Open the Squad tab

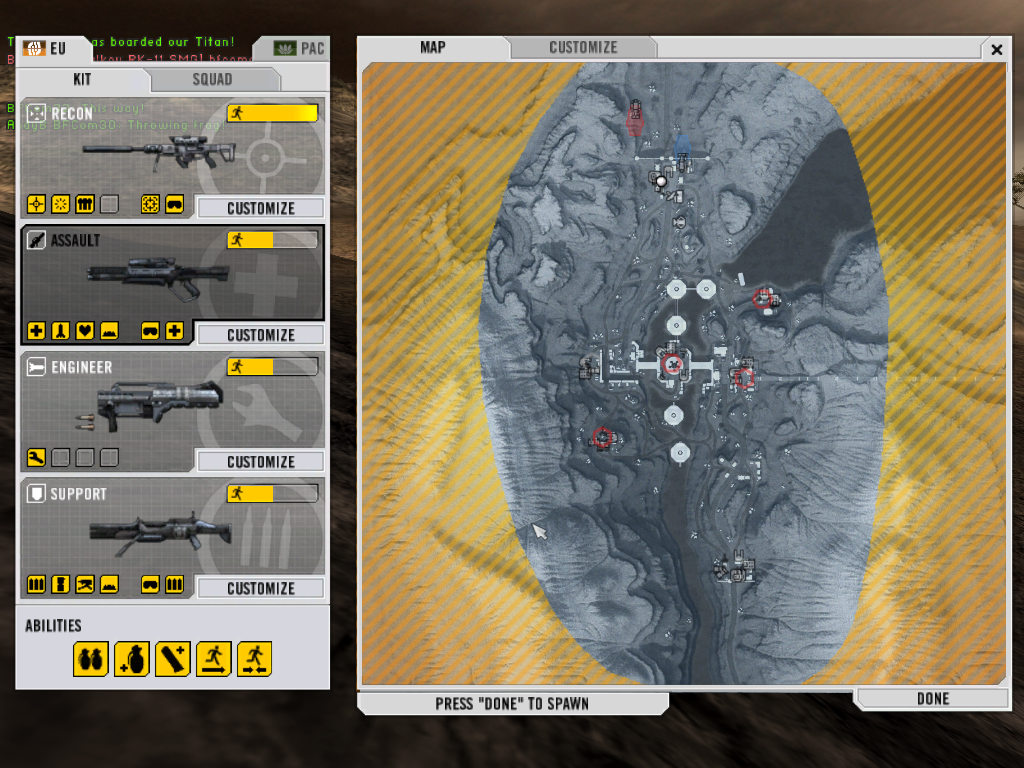(x=212, y=79)
